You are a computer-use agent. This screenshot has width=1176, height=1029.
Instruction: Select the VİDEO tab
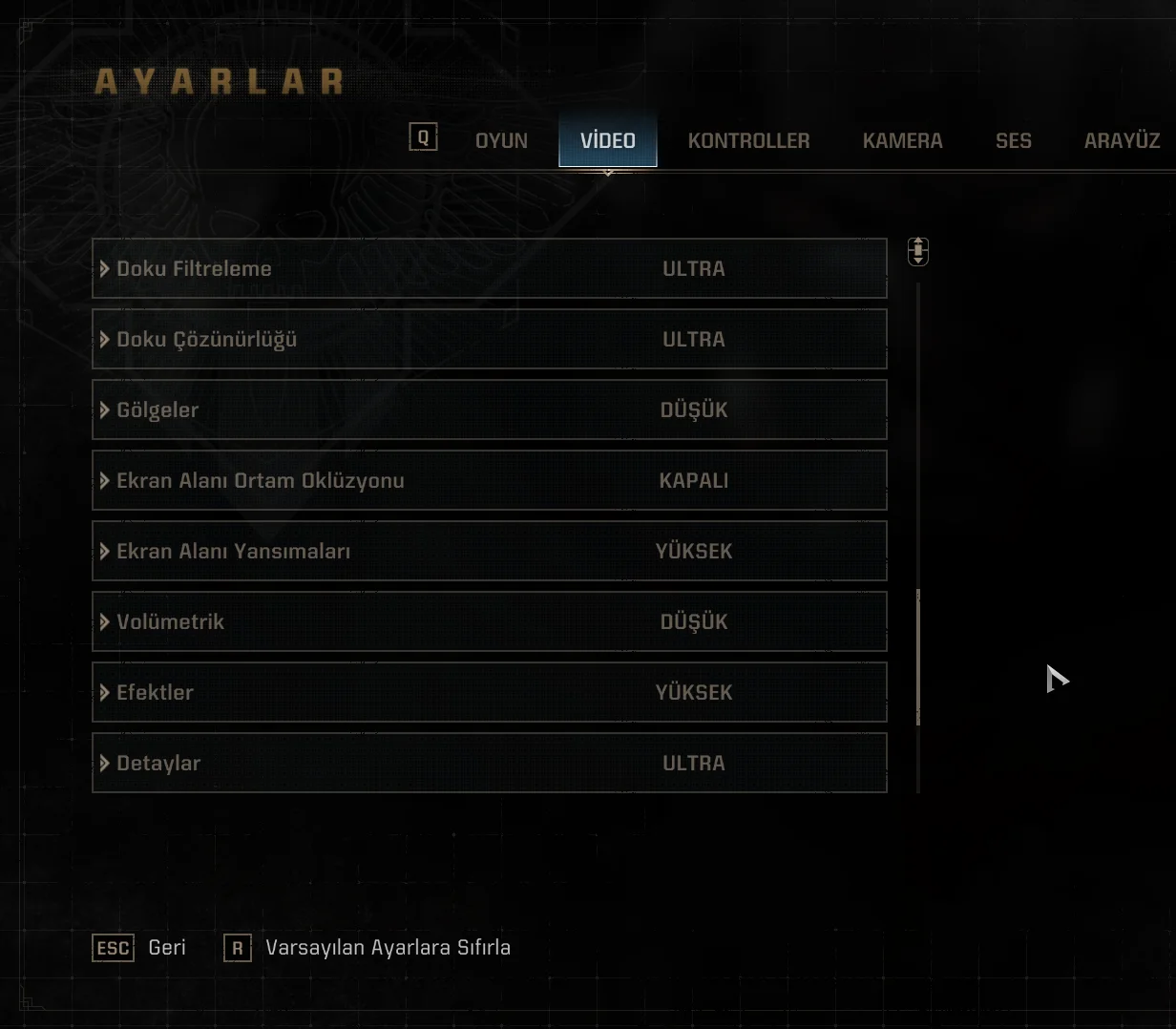pyautogui.click(x=608, y=141)
